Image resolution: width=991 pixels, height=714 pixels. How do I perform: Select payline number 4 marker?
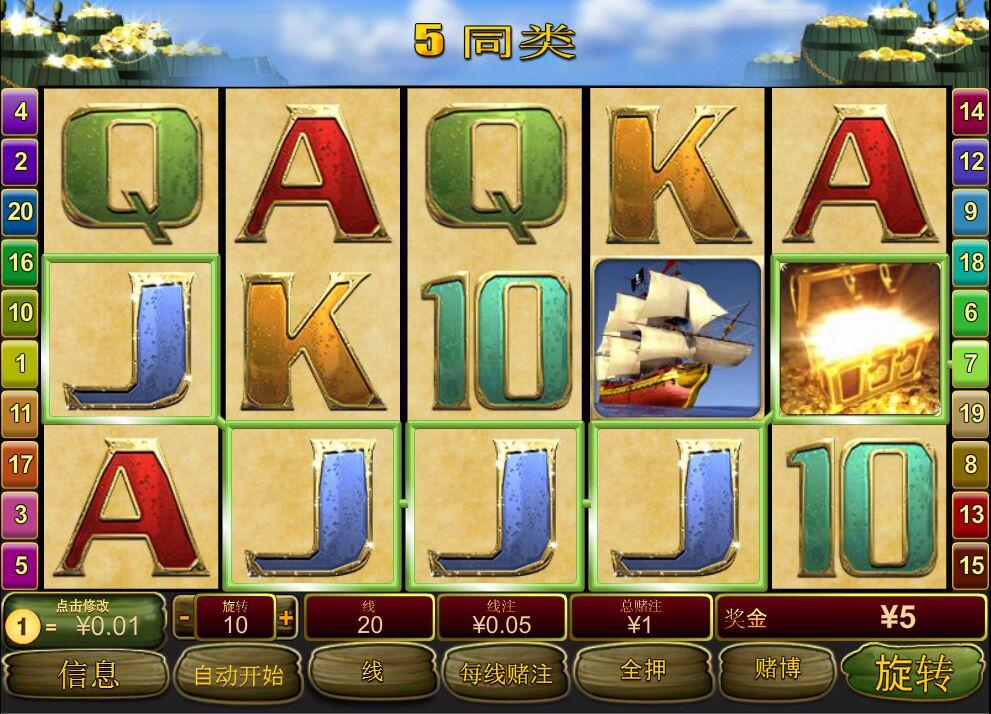tap(20, 111)
